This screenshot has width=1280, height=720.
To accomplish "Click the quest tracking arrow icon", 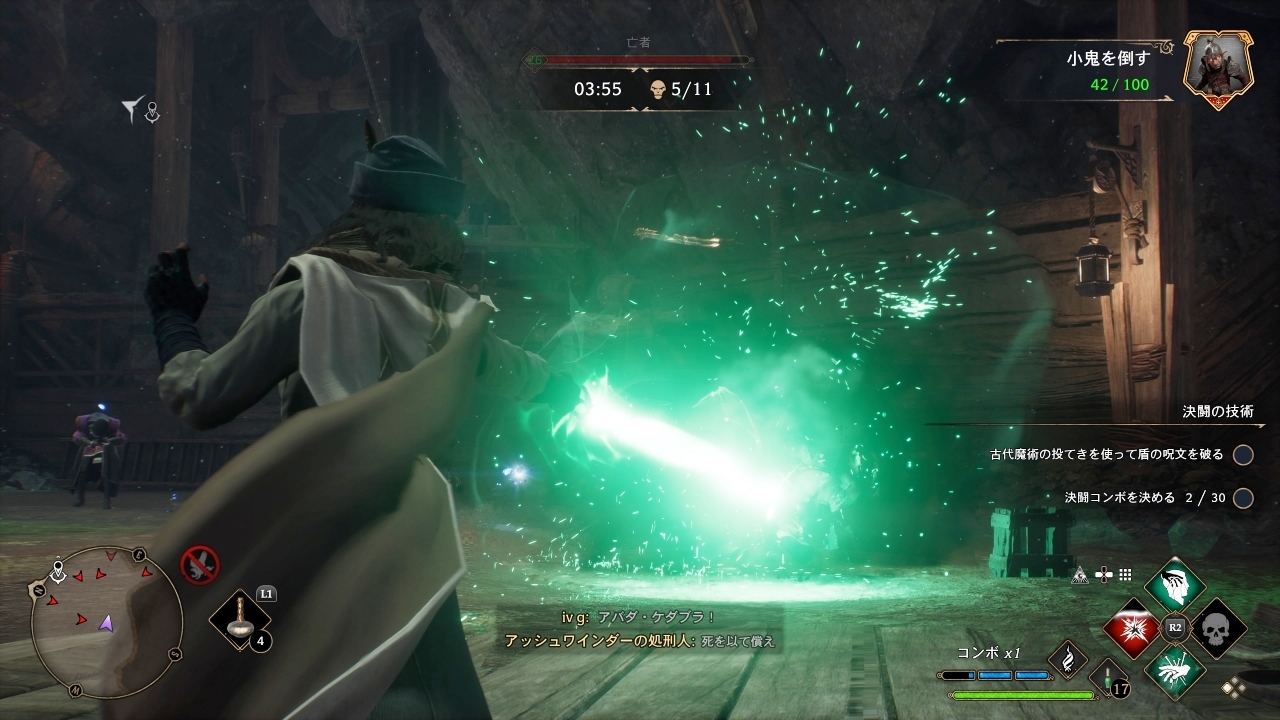I will [134, 109].
